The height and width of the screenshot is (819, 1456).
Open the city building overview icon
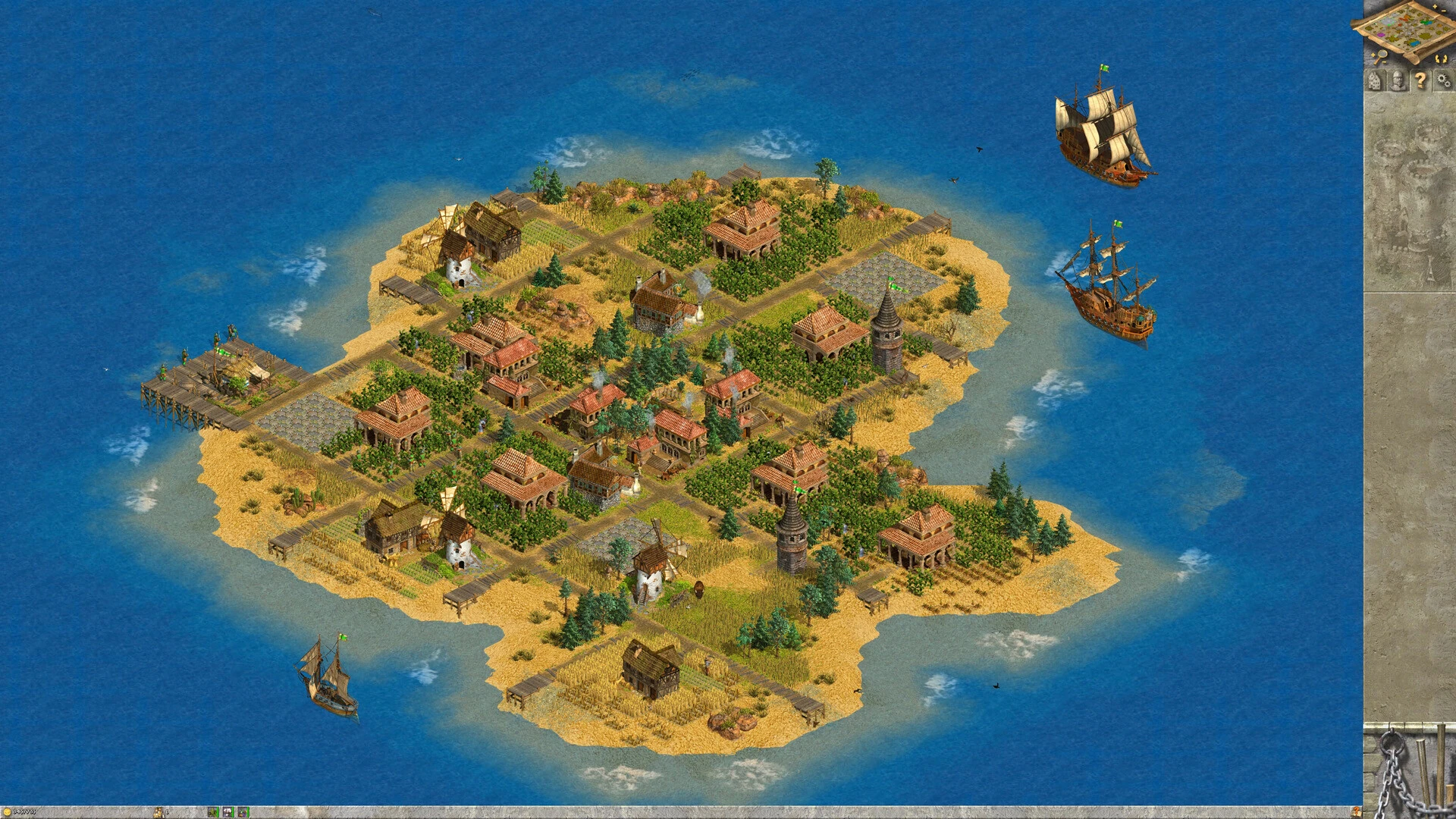tap(1375, 80)
